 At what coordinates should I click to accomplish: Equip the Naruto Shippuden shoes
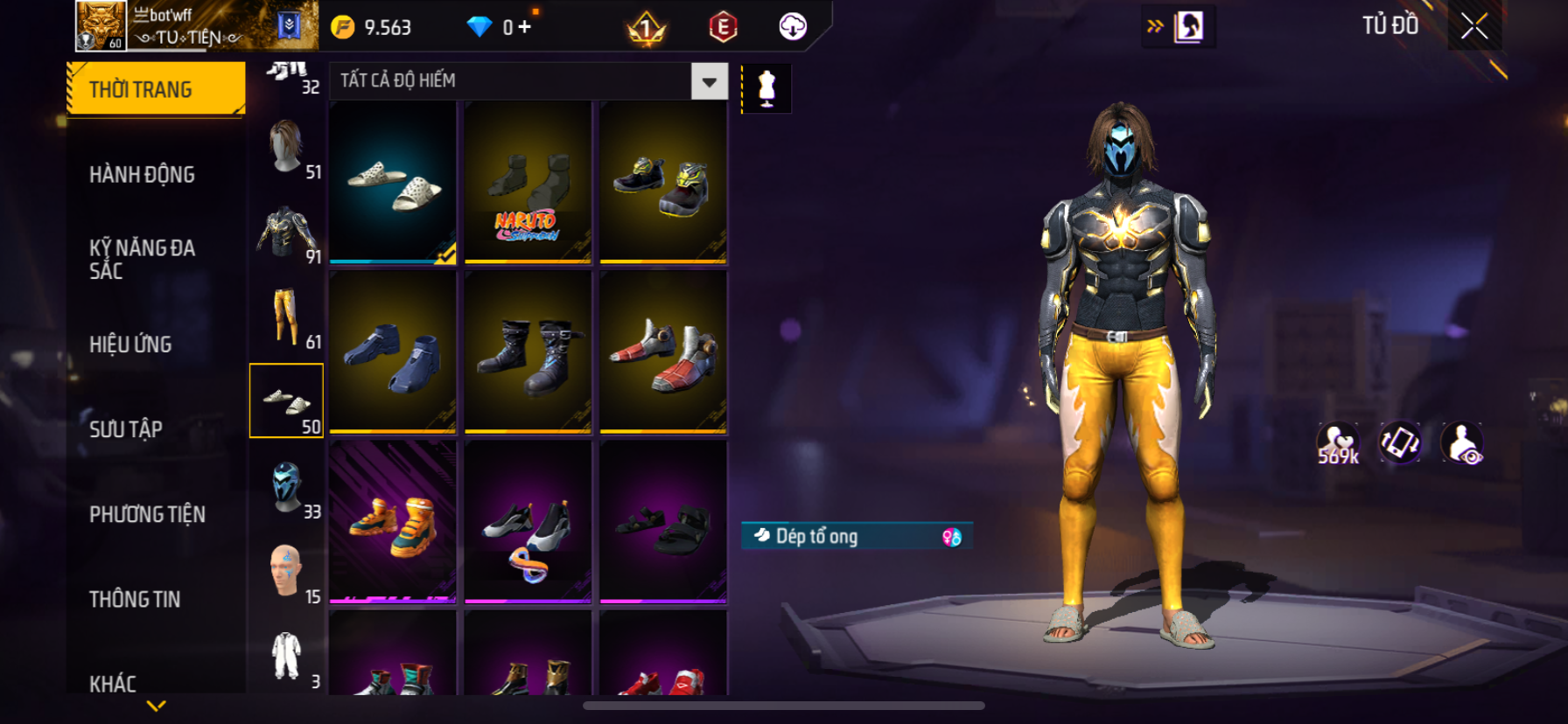[x=528, y=182]
